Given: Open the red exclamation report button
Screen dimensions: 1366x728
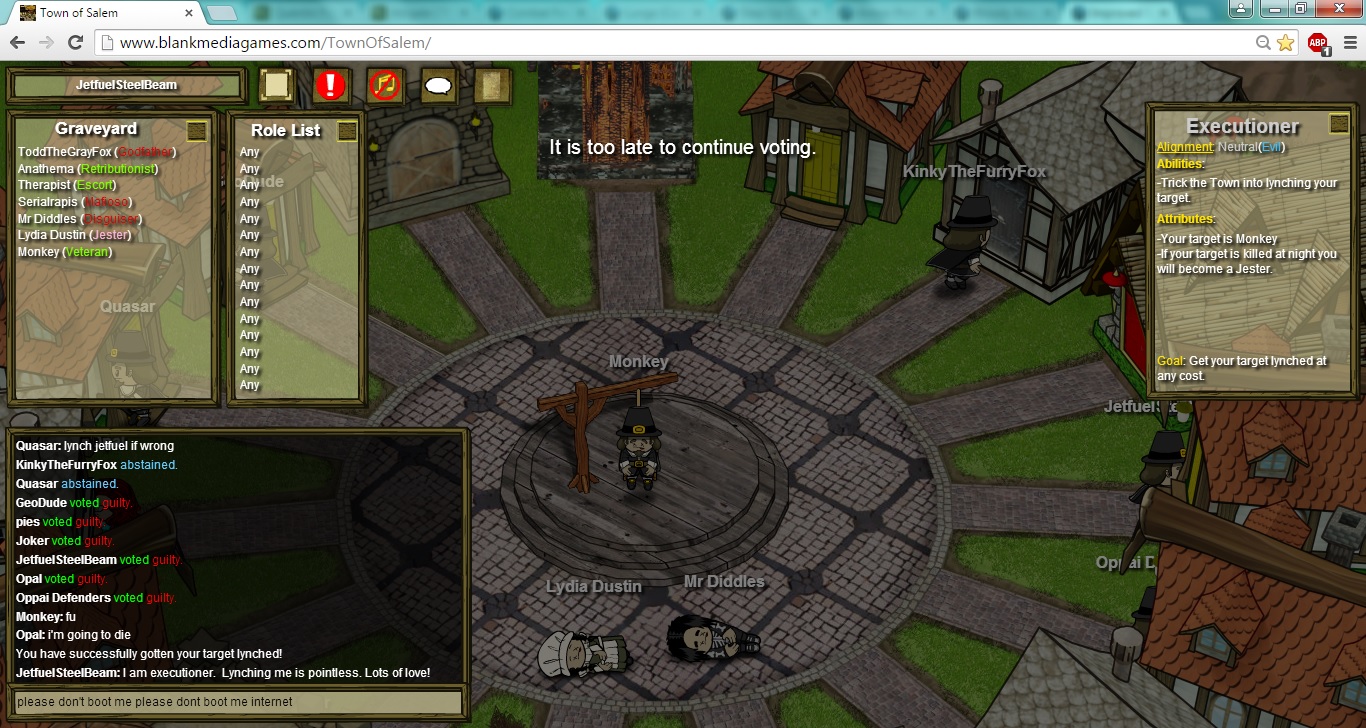Looking at the screenshot, I should click(330, 85).
